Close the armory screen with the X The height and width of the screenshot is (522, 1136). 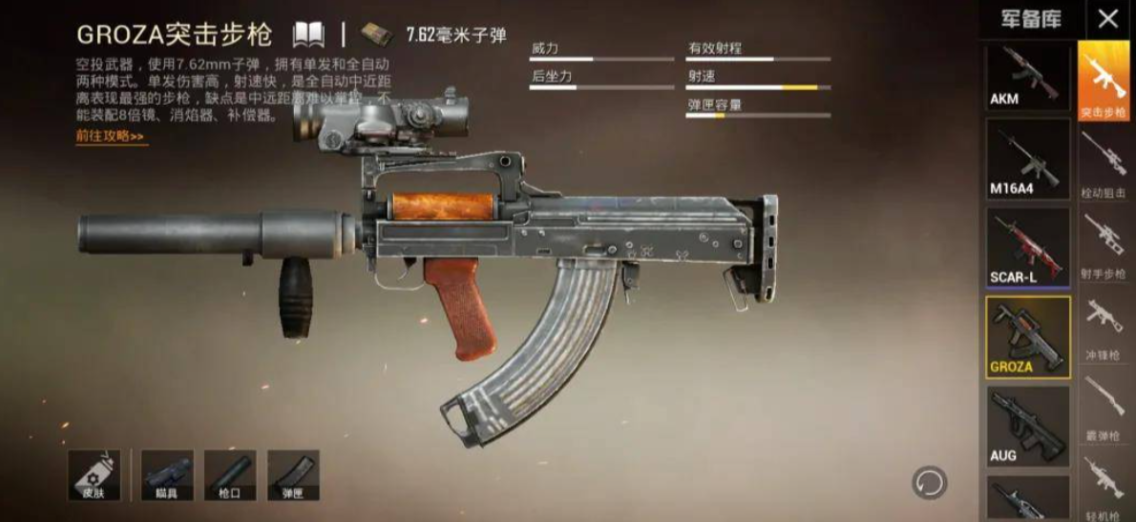1108,18
